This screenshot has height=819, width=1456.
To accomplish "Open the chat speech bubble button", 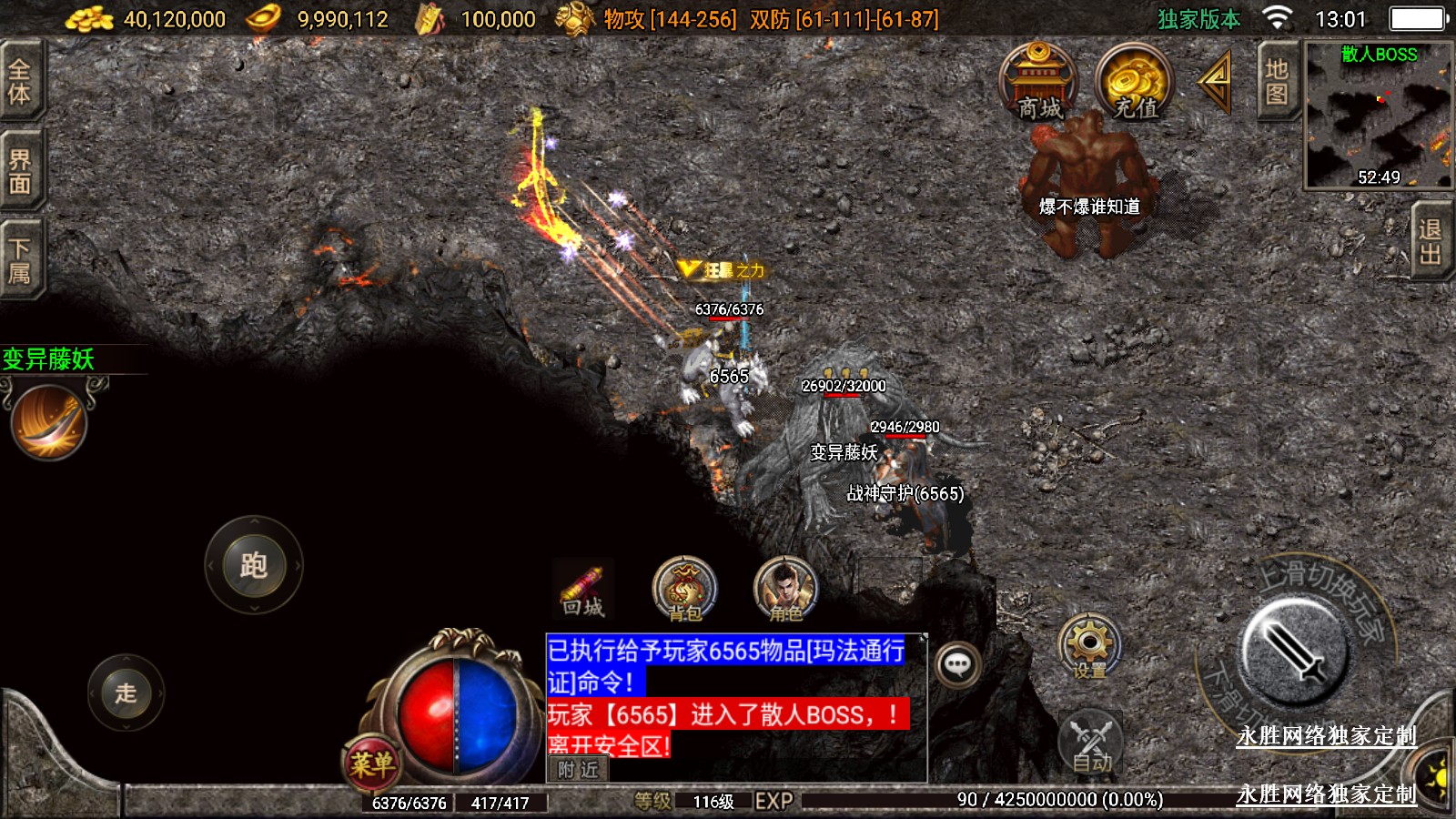I will 957,664.
